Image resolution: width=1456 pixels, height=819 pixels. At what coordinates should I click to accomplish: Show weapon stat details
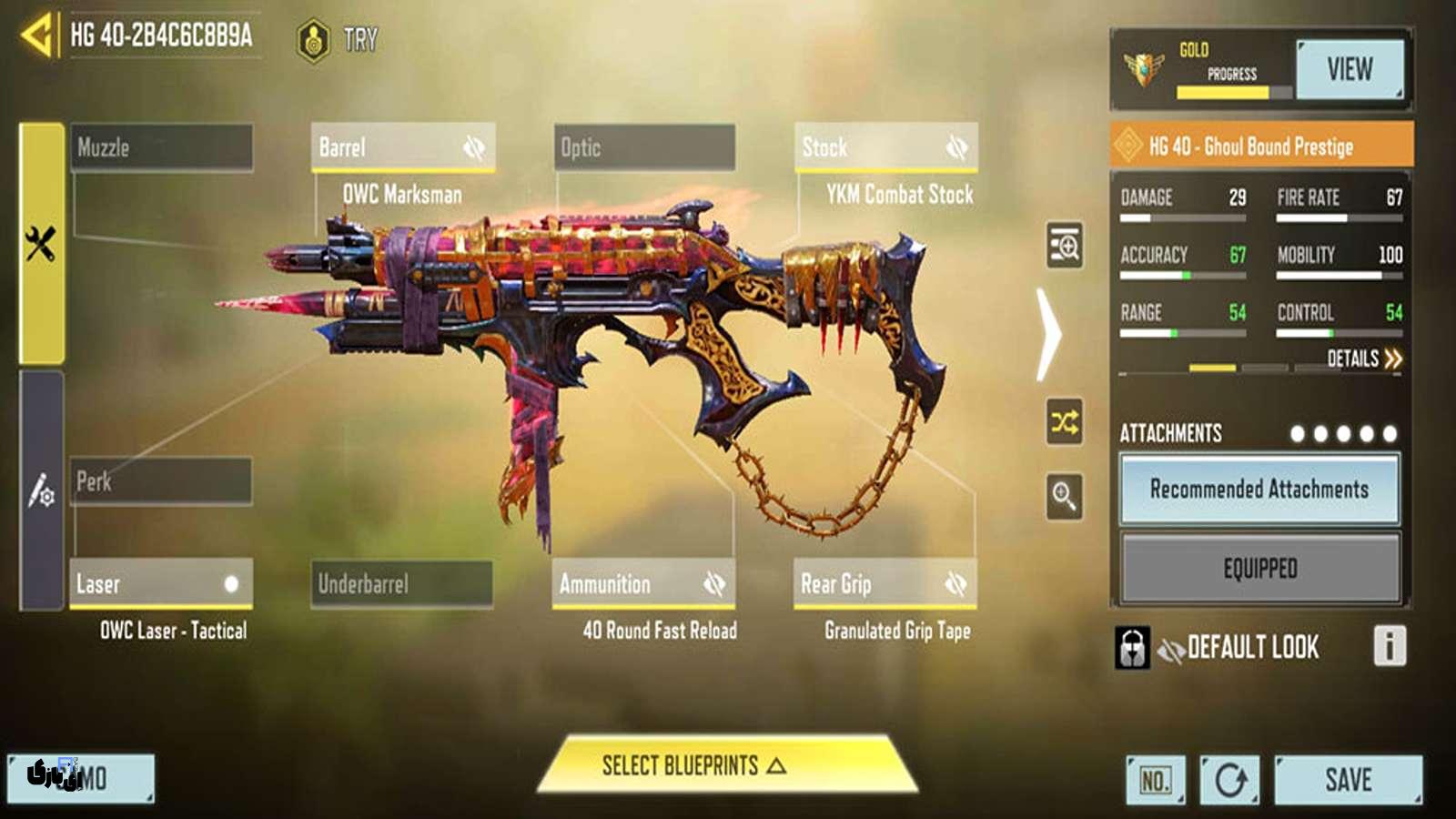(1363, 359)
